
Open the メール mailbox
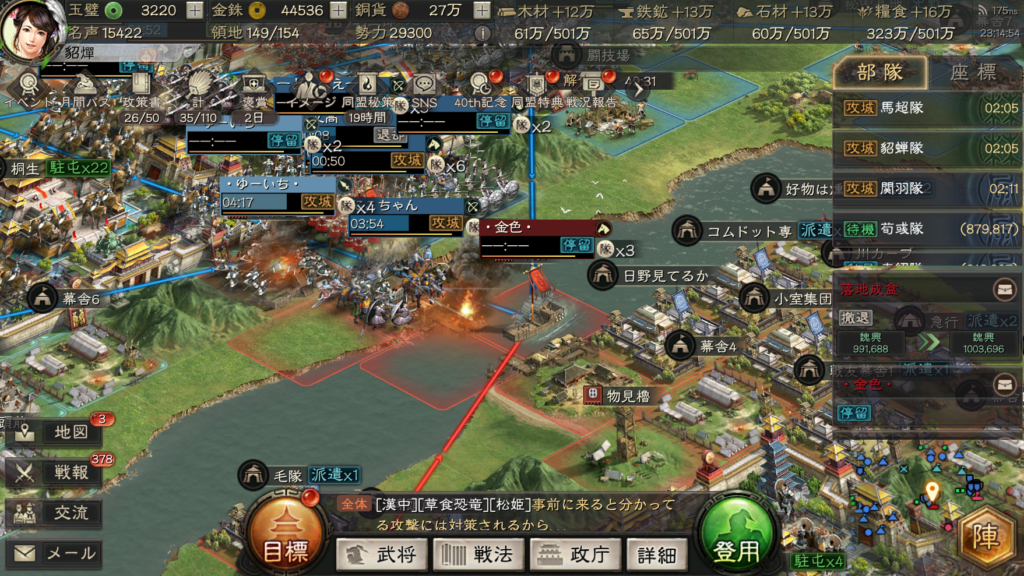[53, 553]
